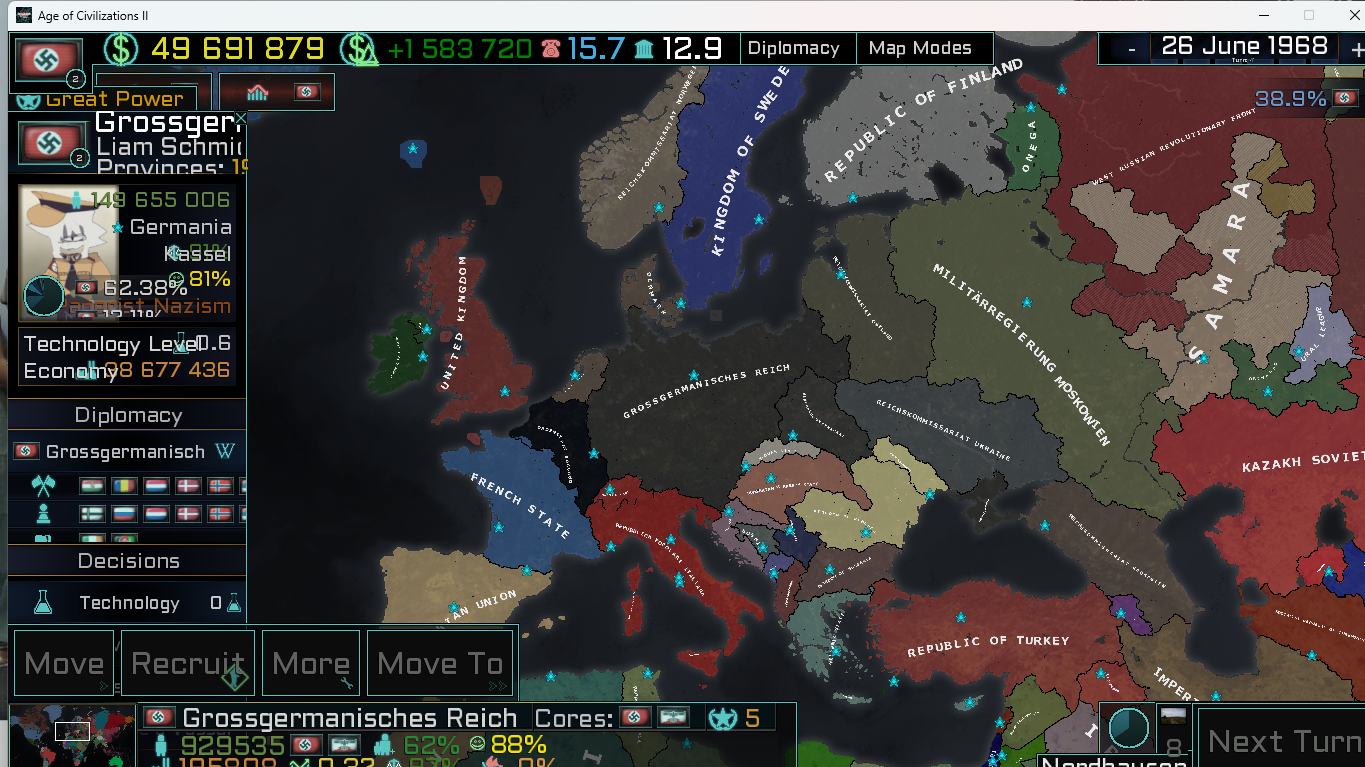Open the Map Modes menu
1365x767 pixels.
click(x=920, y=48)
